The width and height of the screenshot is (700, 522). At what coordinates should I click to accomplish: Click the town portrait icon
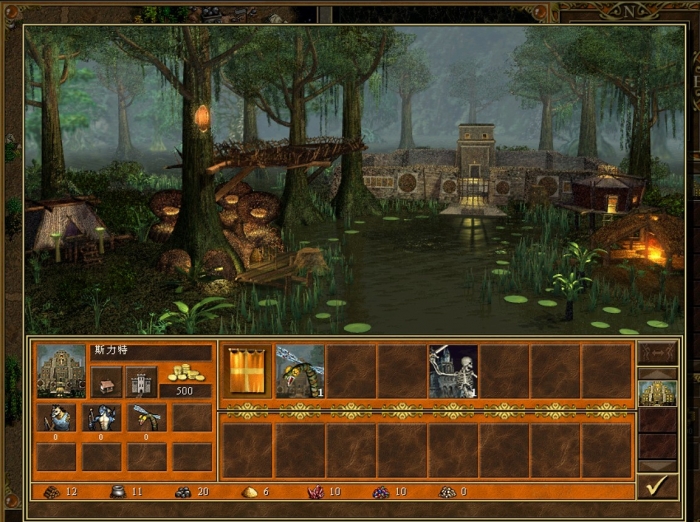point(61,371)
